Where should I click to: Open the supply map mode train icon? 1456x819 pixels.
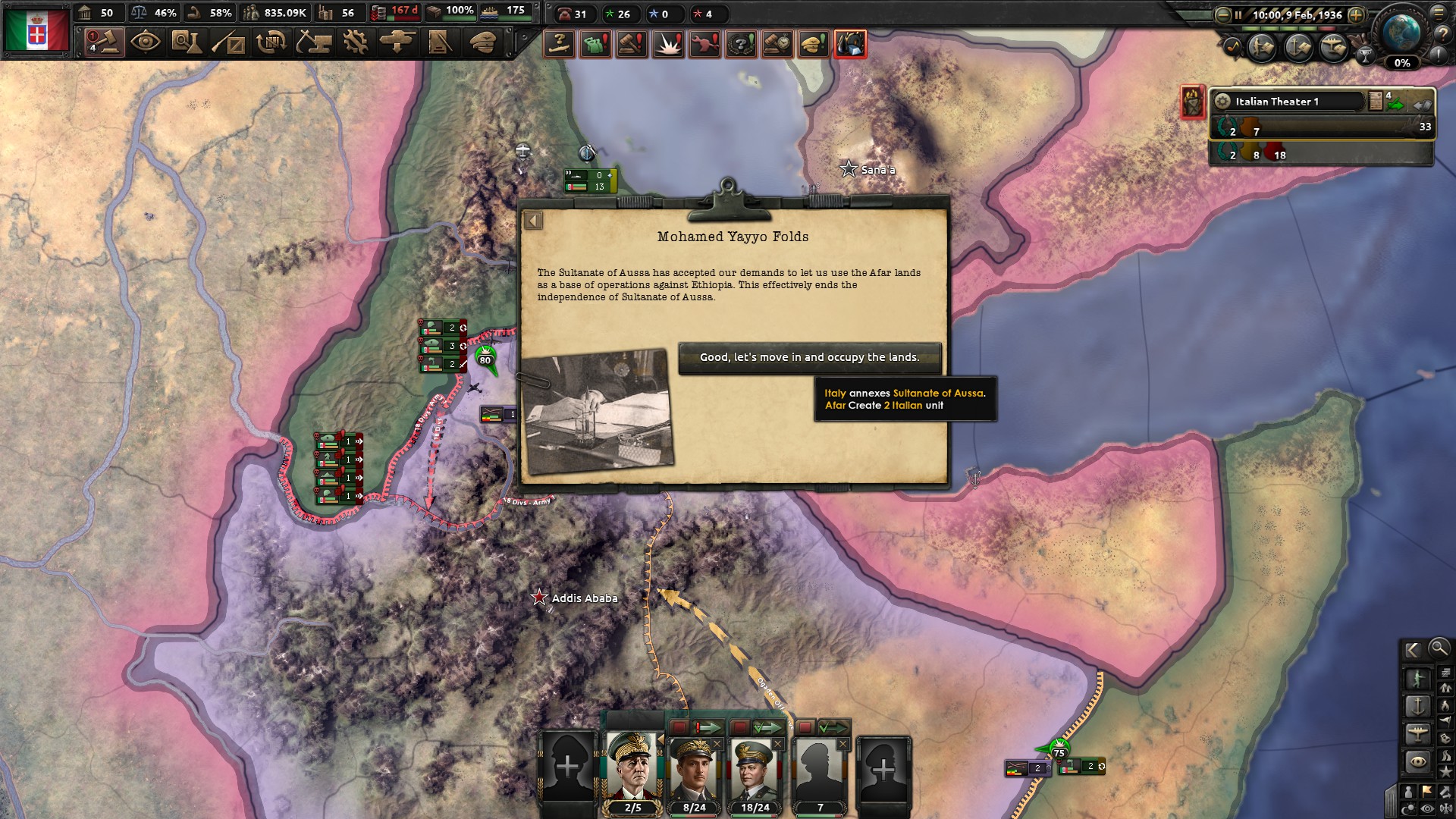1445,672
